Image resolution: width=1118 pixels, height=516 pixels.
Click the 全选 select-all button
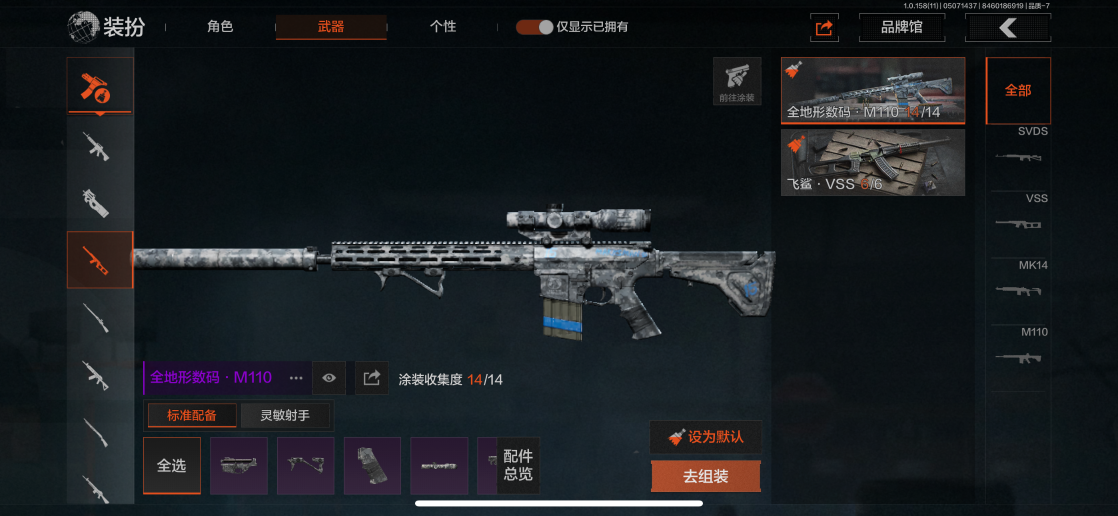(172, 466)
